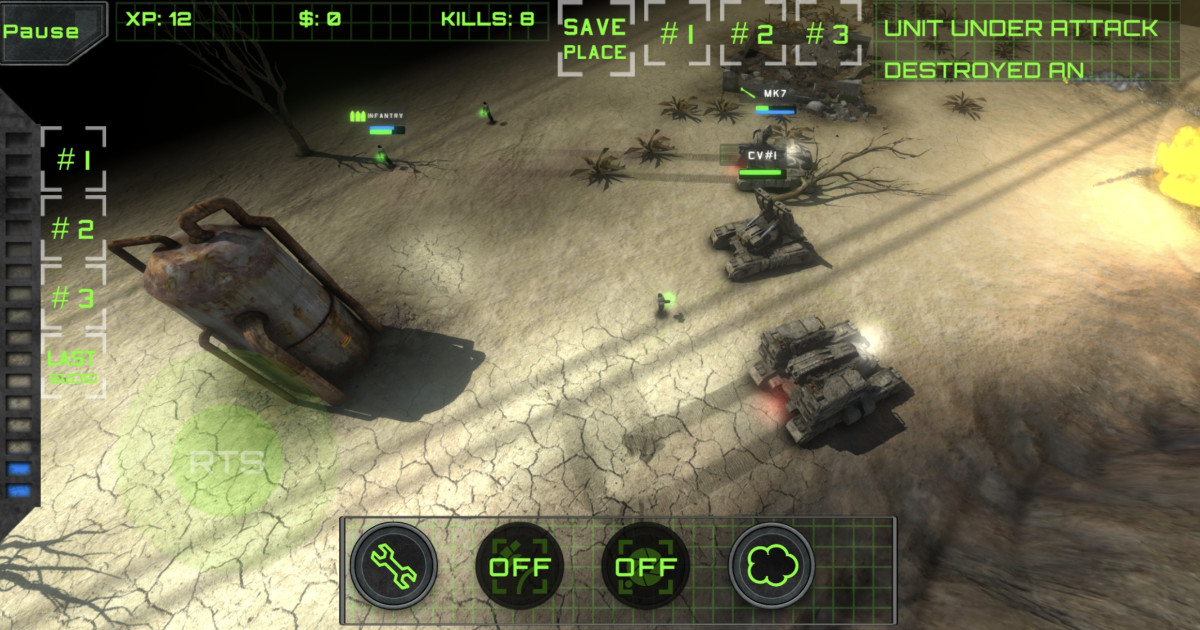This screenshot has height=630, width=1200.
Task: Activate the smoke cloud ability
Action: click(x=771, y=565)
